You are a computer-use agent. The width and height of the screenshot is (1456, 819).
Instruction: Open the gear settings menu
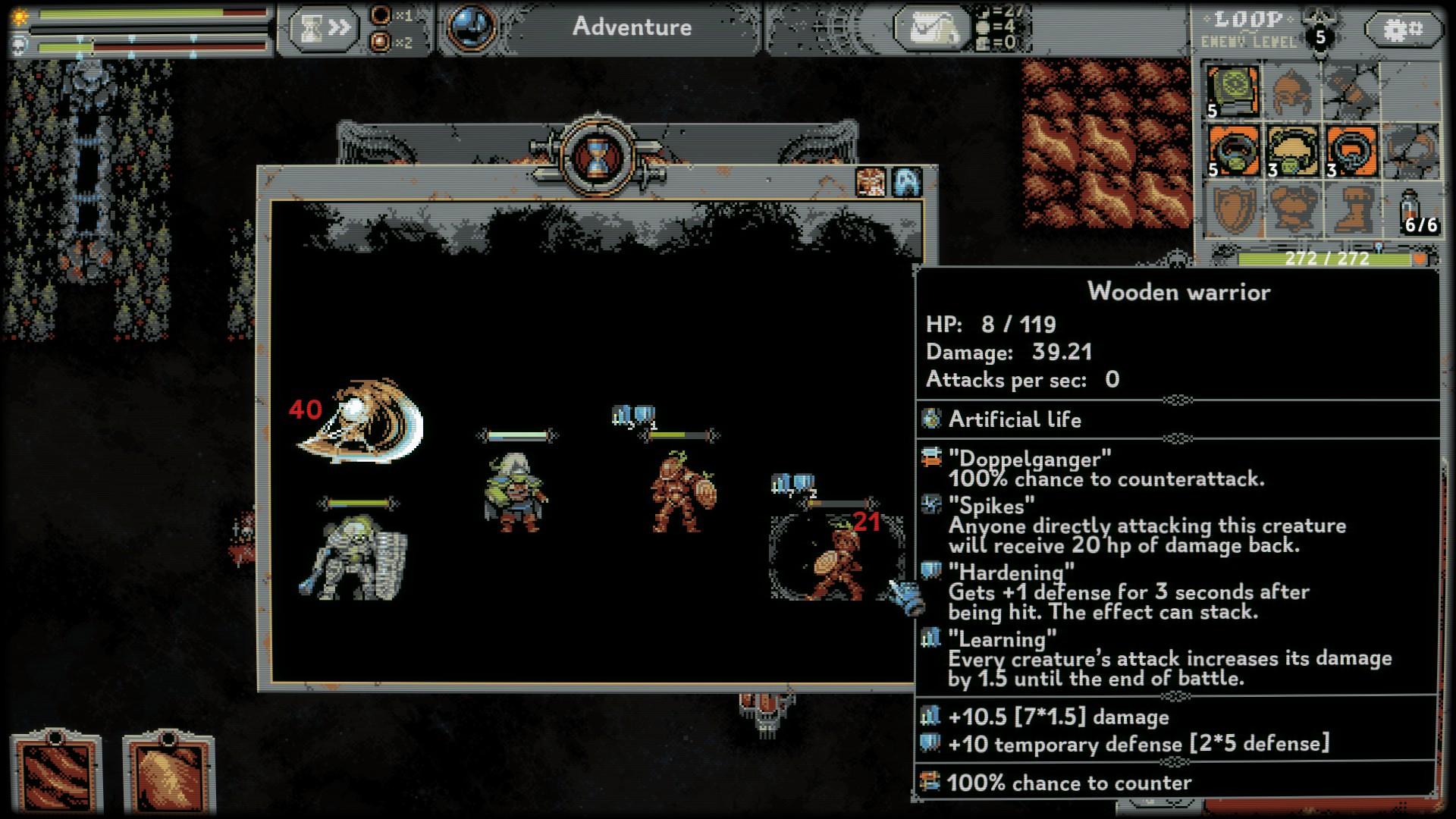point(1403,30)
